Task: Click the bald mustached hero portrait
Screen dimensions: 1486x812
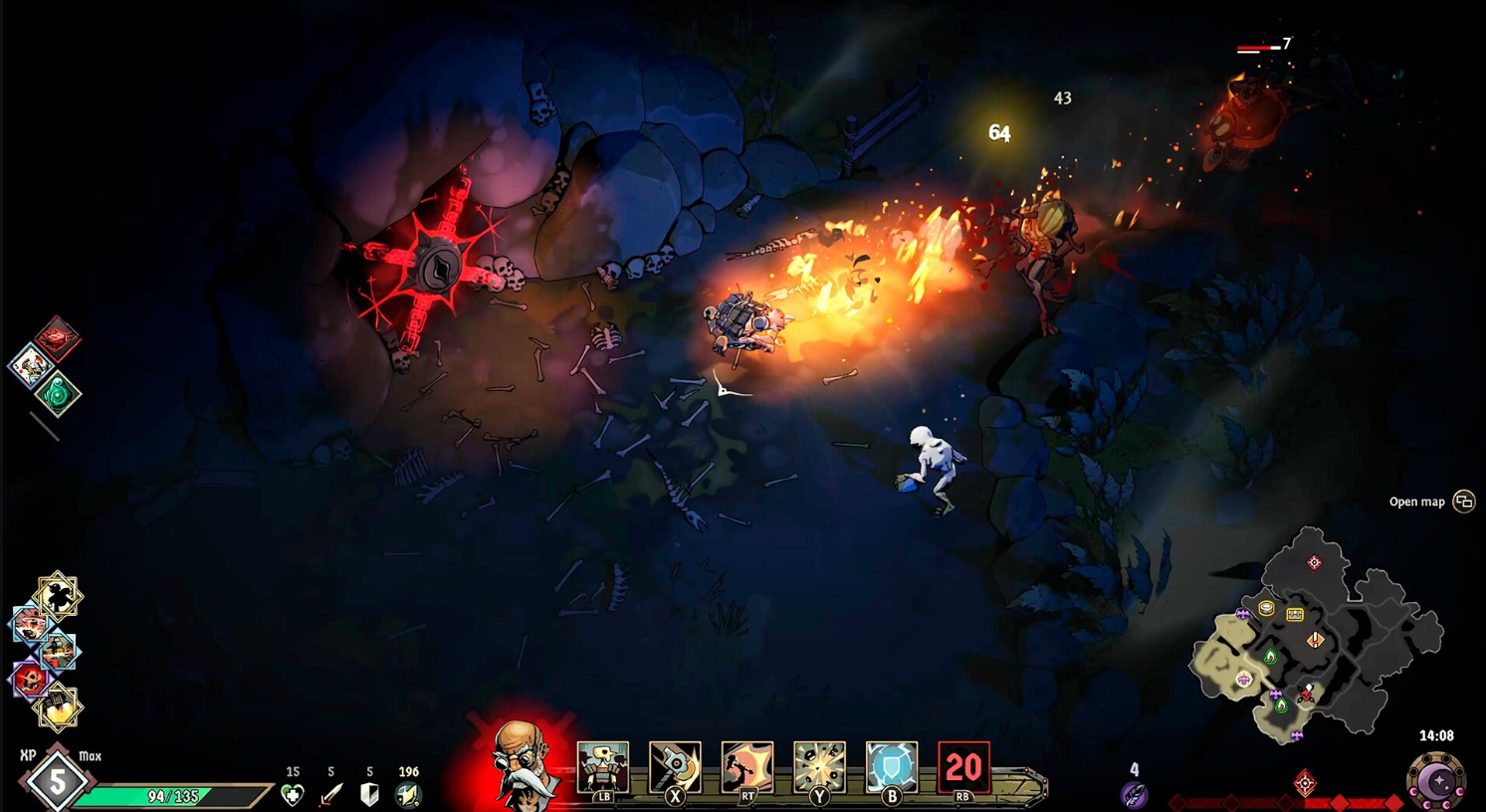Action: 523,763
